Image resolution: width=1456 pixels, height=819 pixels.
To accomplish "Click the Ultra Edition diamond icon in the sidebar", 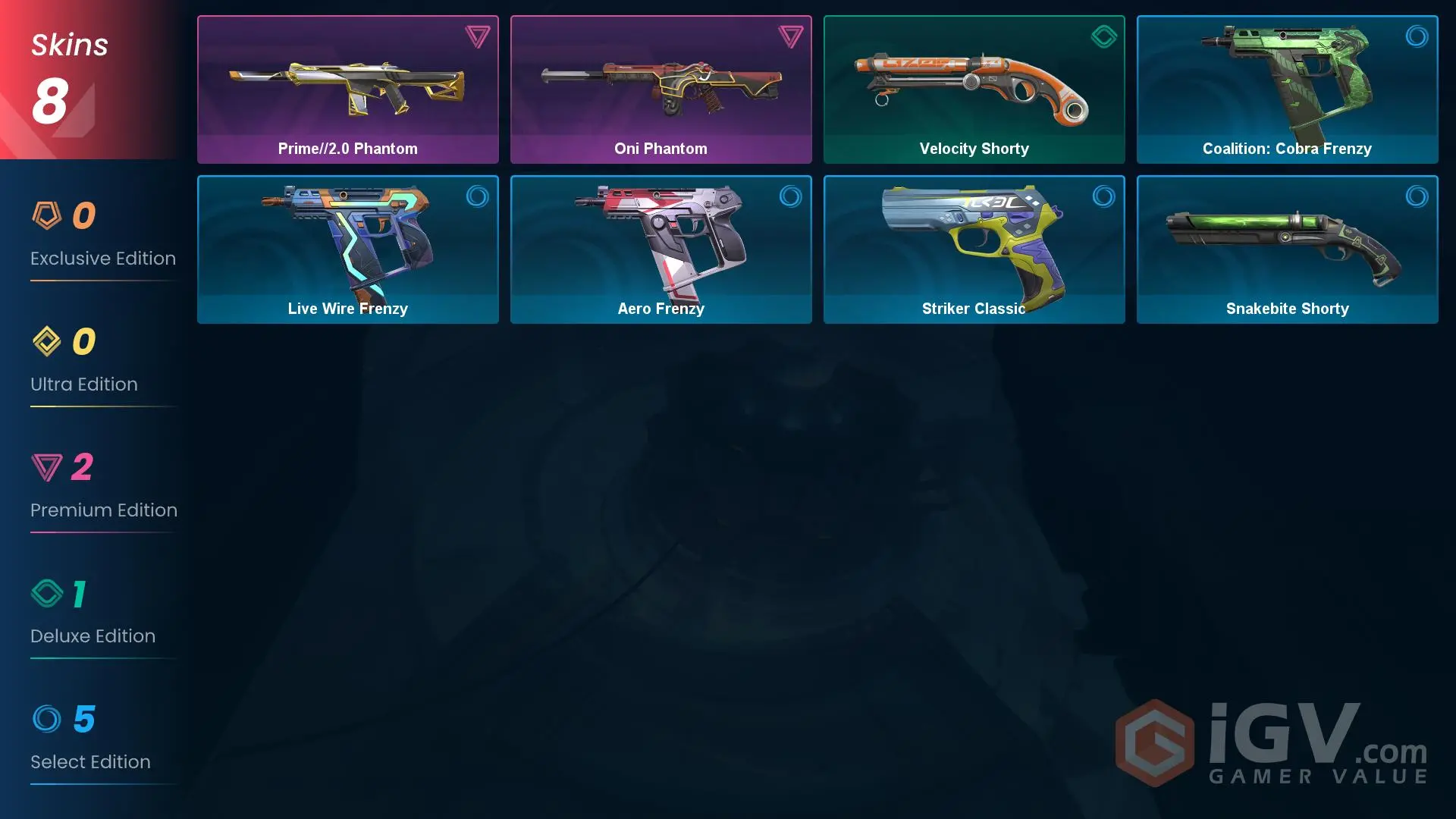I will click(x=45, y=340).
